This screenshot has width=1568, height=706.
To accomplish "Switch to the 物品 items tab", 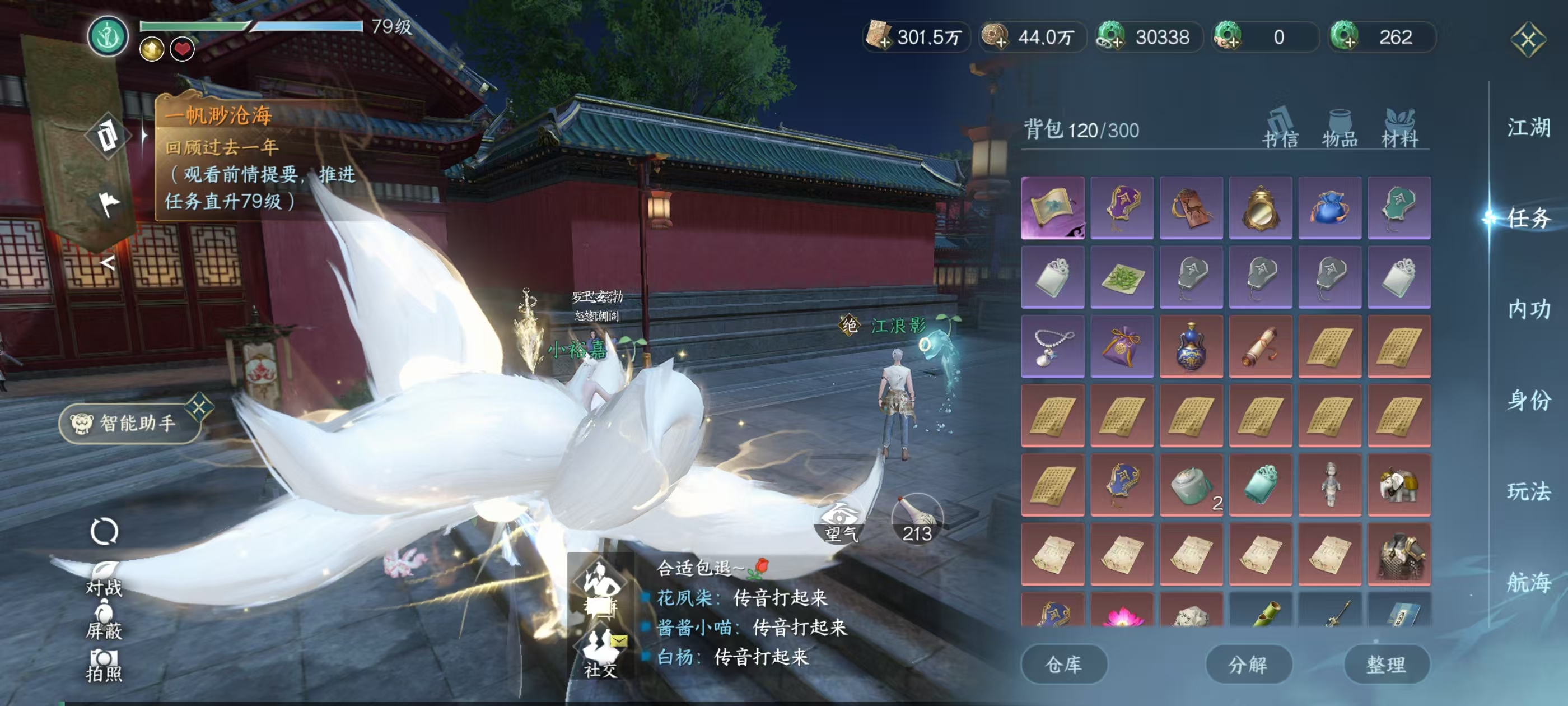I will pos(1340,129).
